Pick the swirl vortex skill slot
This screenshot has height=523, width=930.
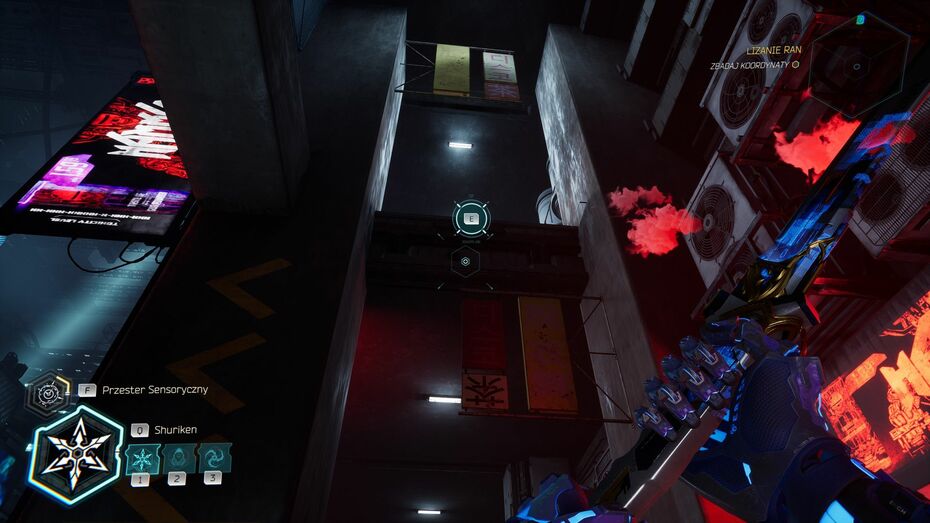pos(214,459)
